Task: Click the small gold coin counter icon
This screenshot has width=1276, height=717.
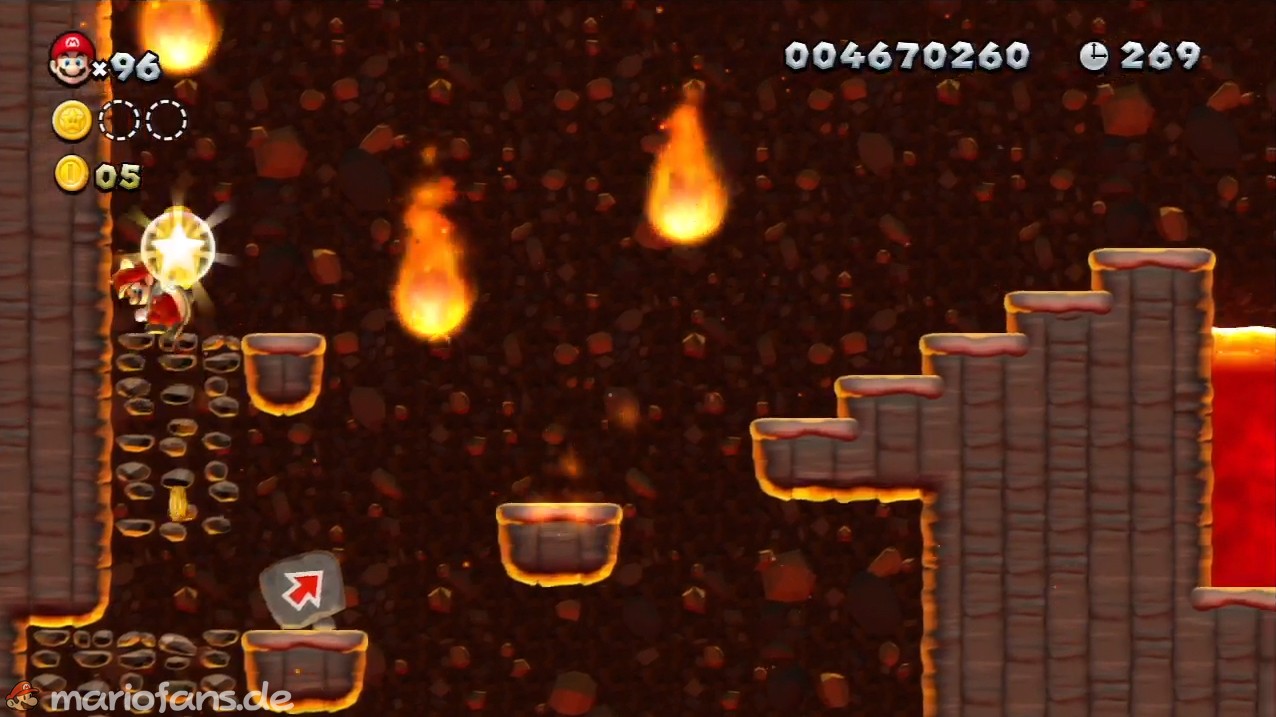Action: point(72,174)
